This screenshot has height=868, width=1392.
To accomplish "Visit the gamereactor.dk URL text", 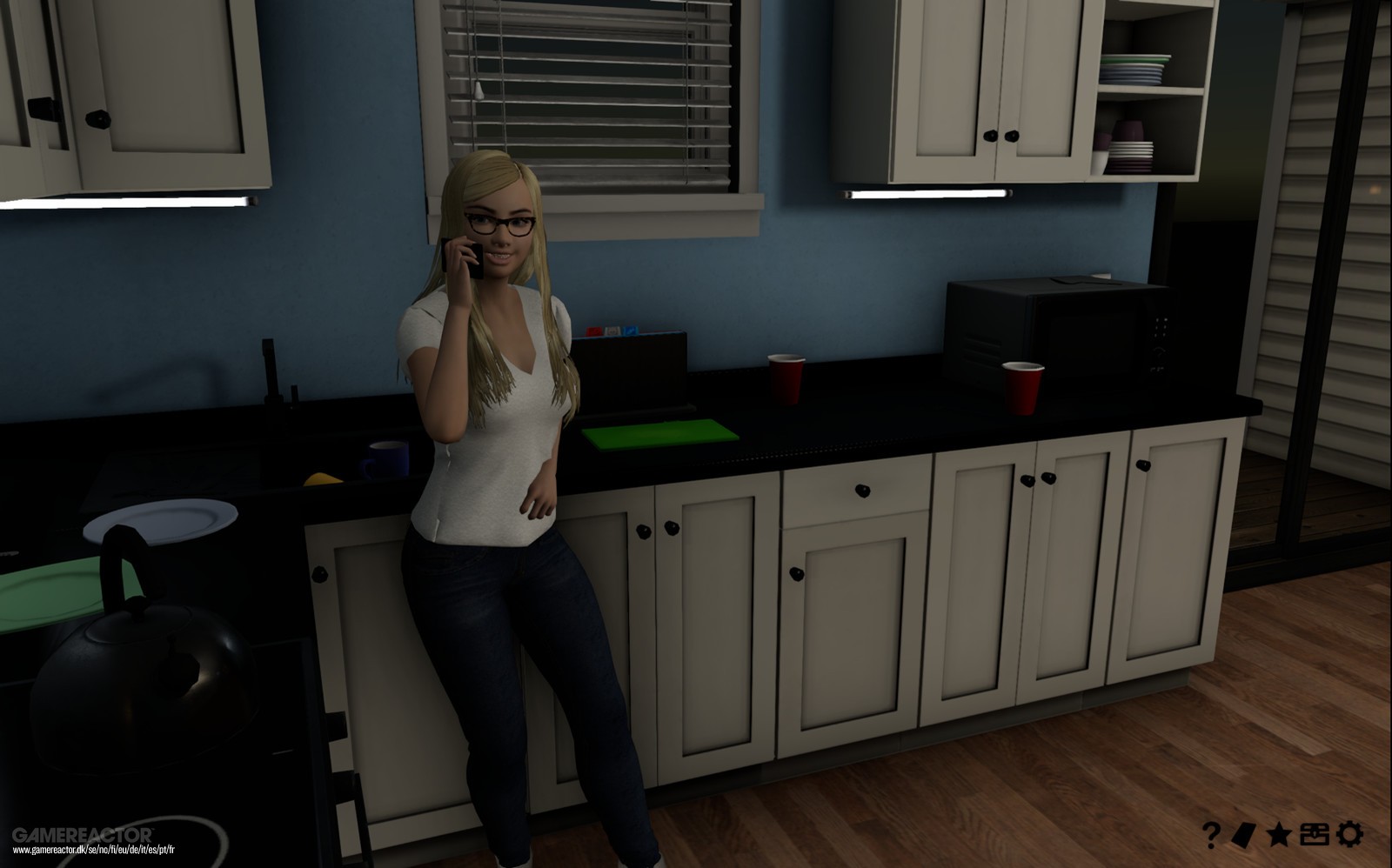I will [93, 850].
